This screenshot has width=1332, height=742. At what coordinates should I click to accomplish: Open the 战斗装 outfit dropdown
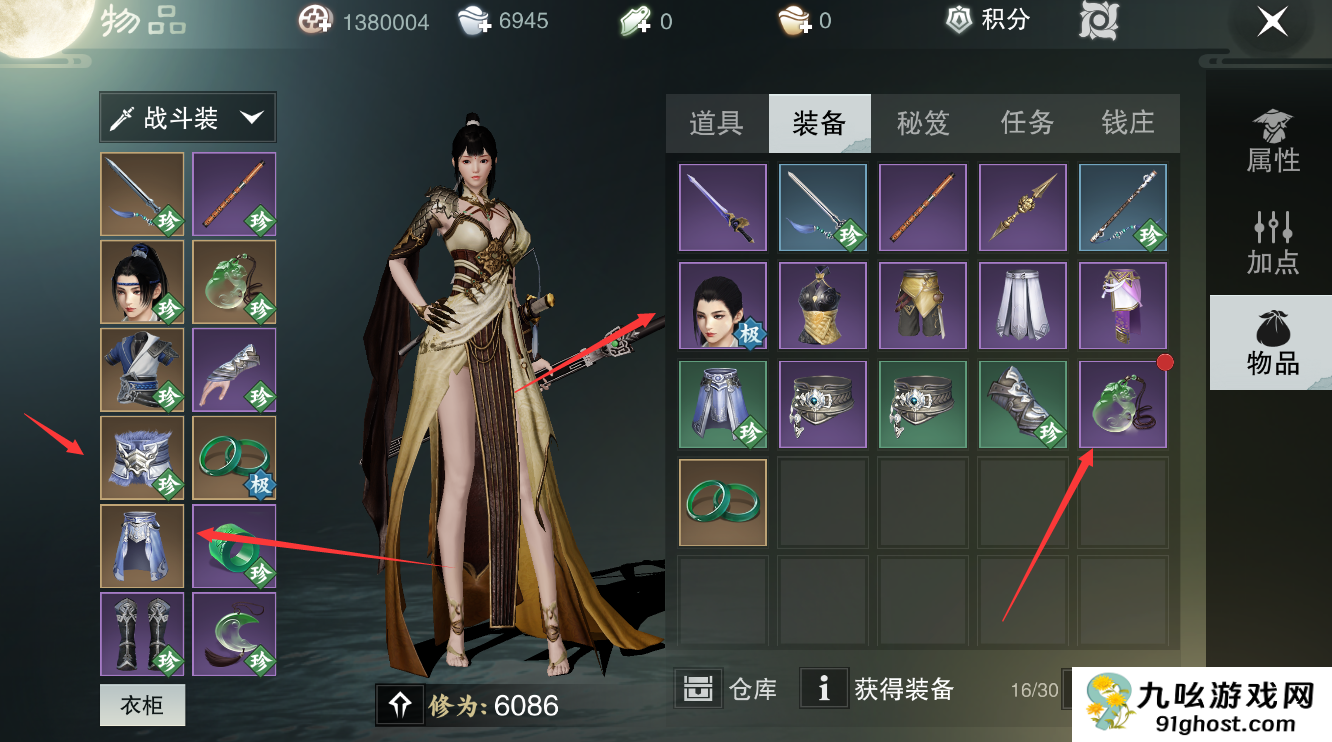188,118
